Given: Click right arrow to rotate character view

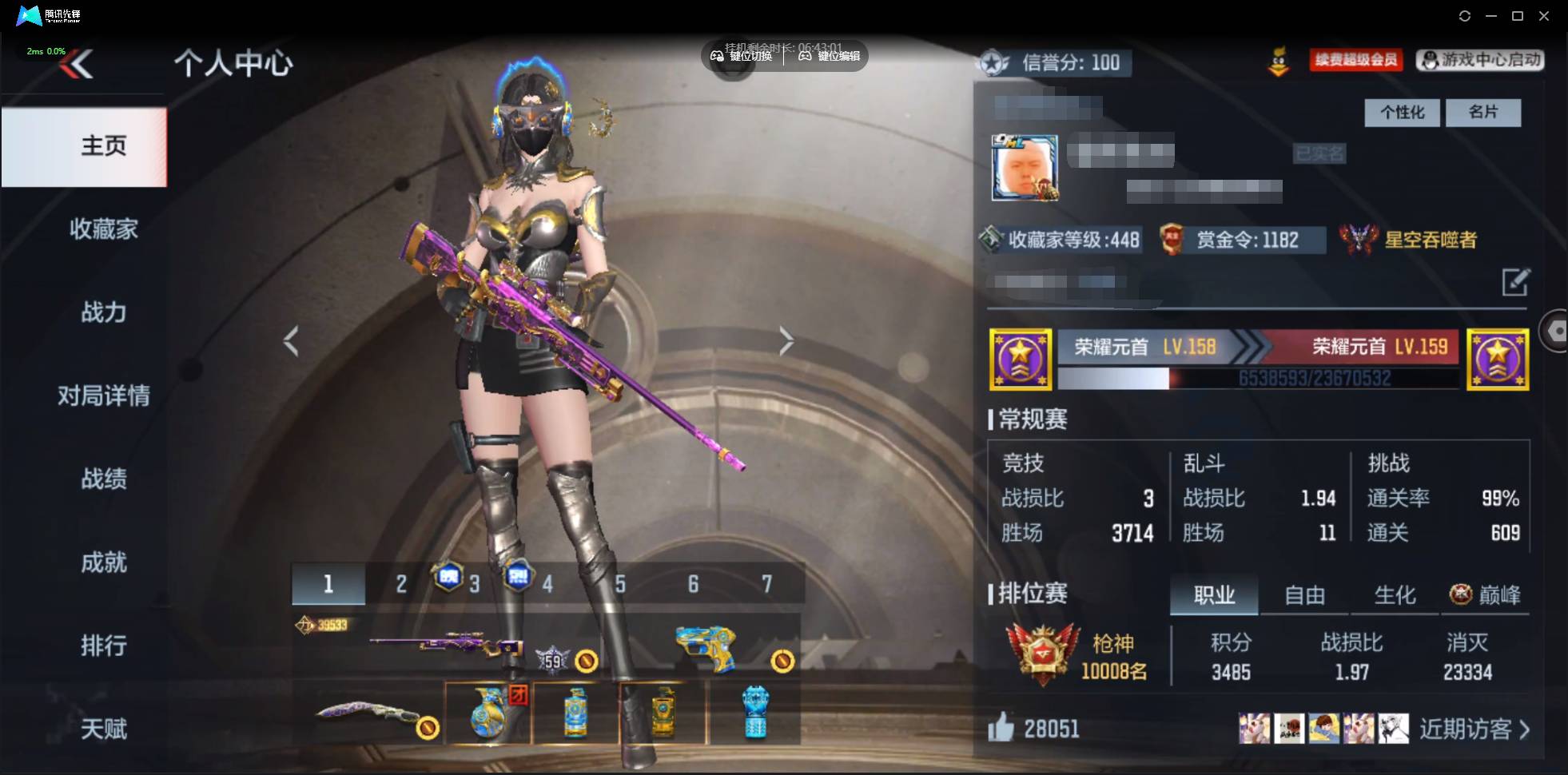Looking at the screenshot, I should click(786, 340).
